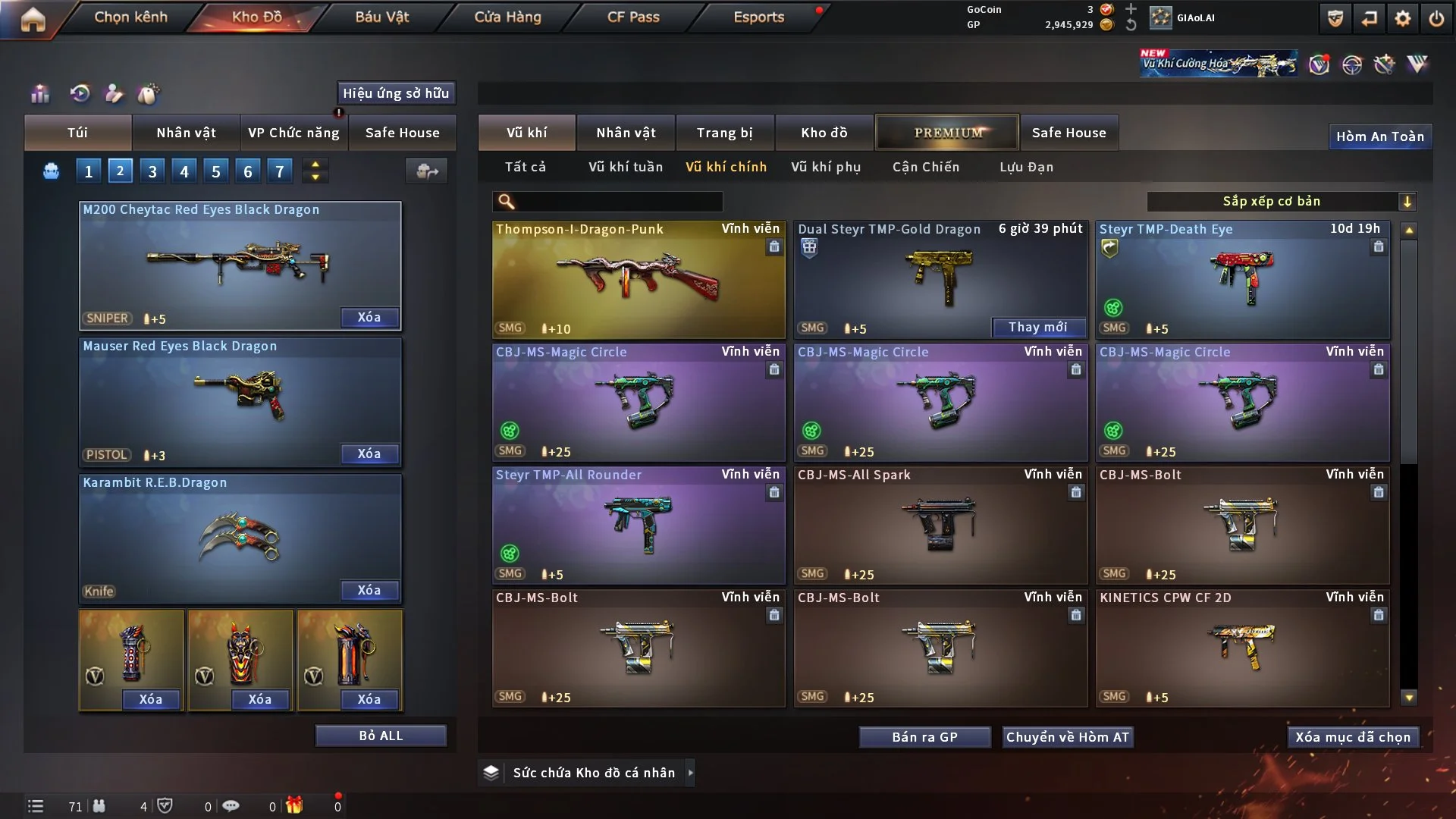
Task: Click Bỏ ALL to unequip everything
Action: pos(381,736)
